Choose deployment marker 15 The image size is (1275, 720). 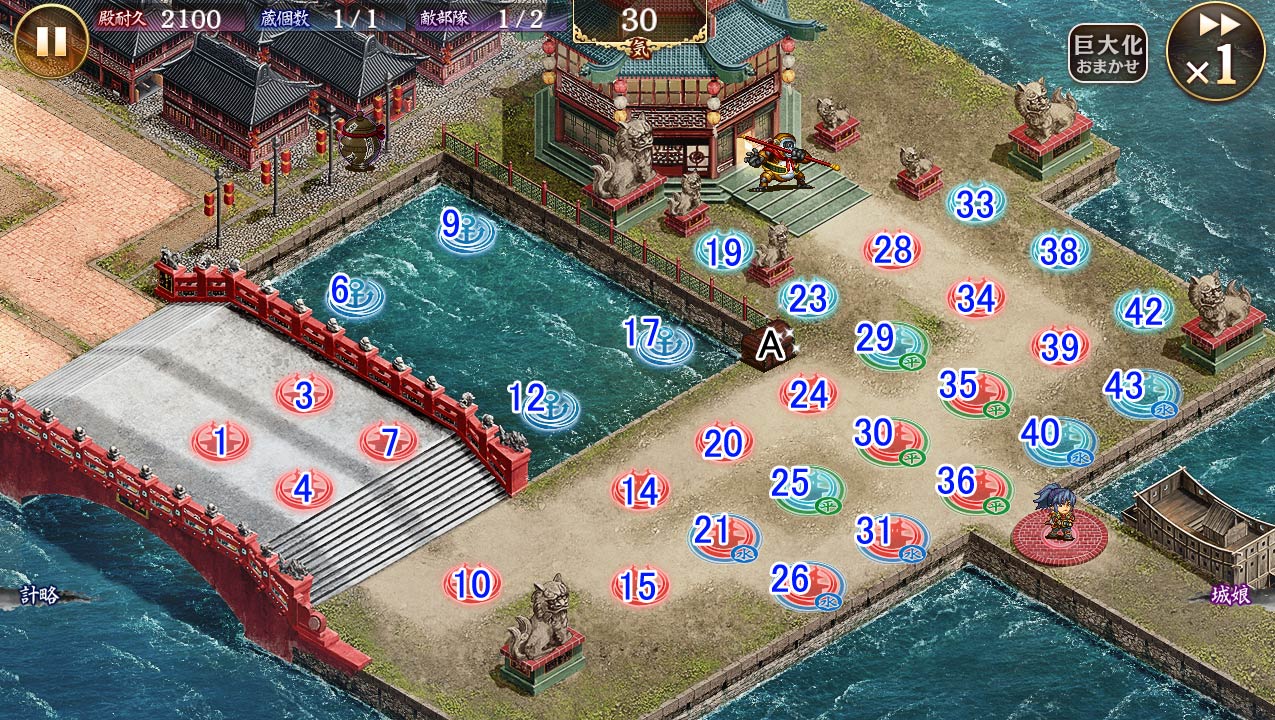point(639,586)
